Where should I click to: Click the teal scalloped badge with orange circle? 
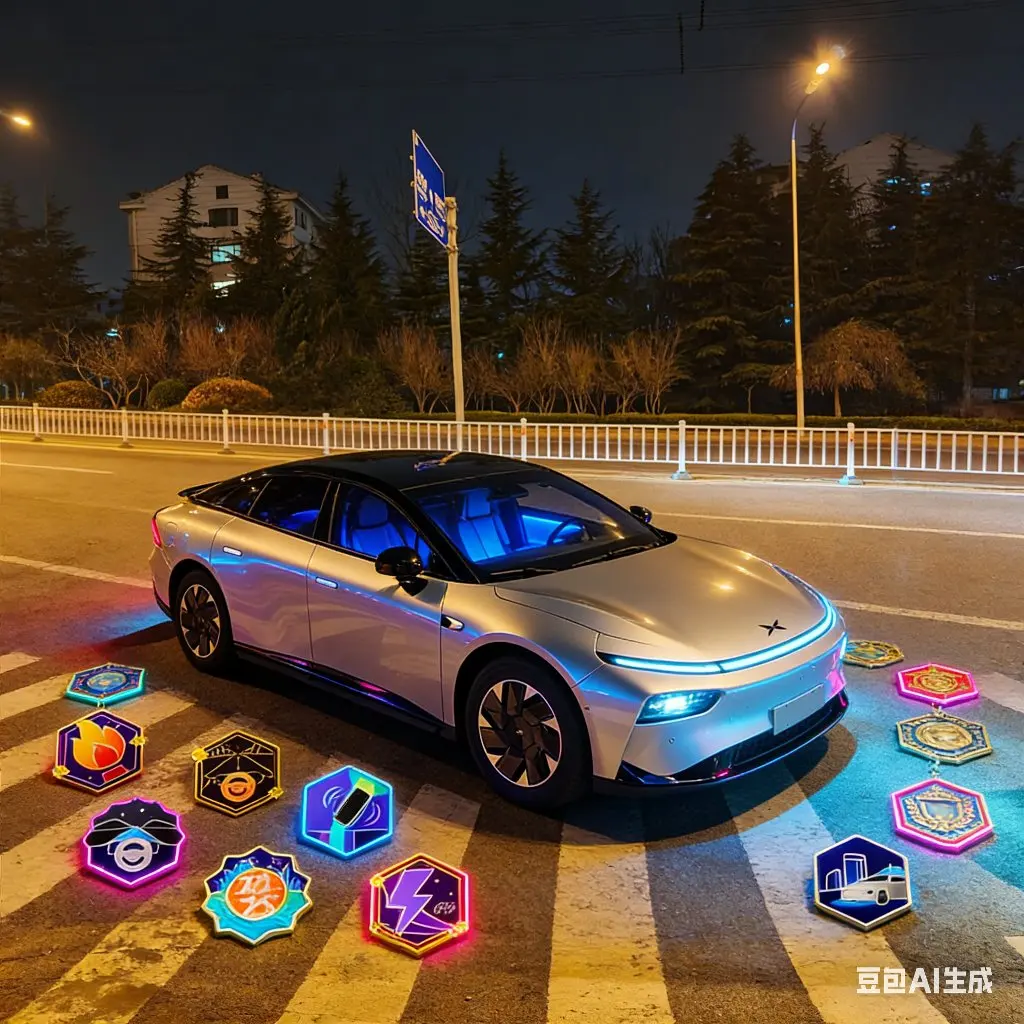(256, 894)
